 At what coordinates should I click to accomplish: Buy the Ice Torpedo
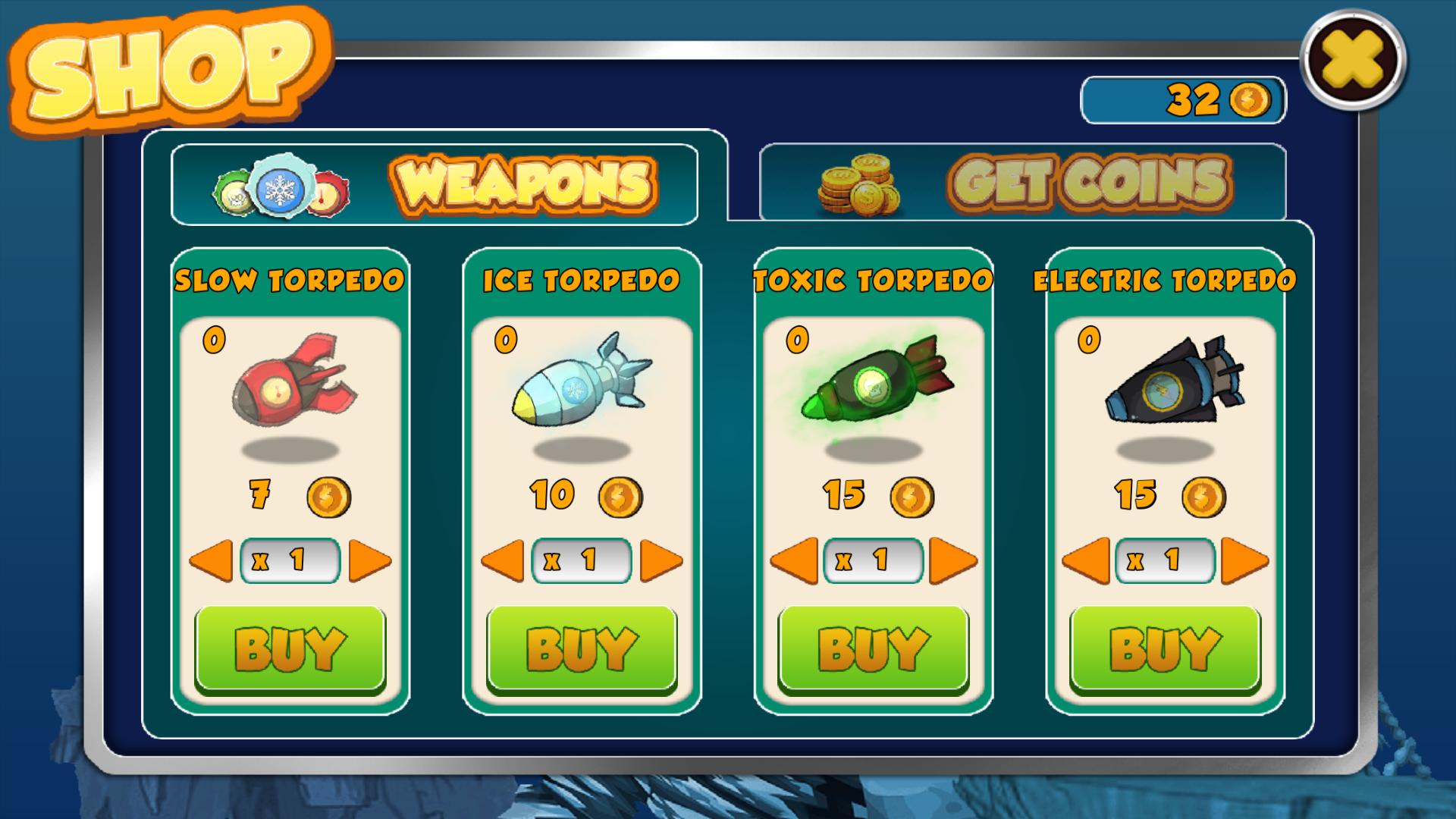(582, 649)
